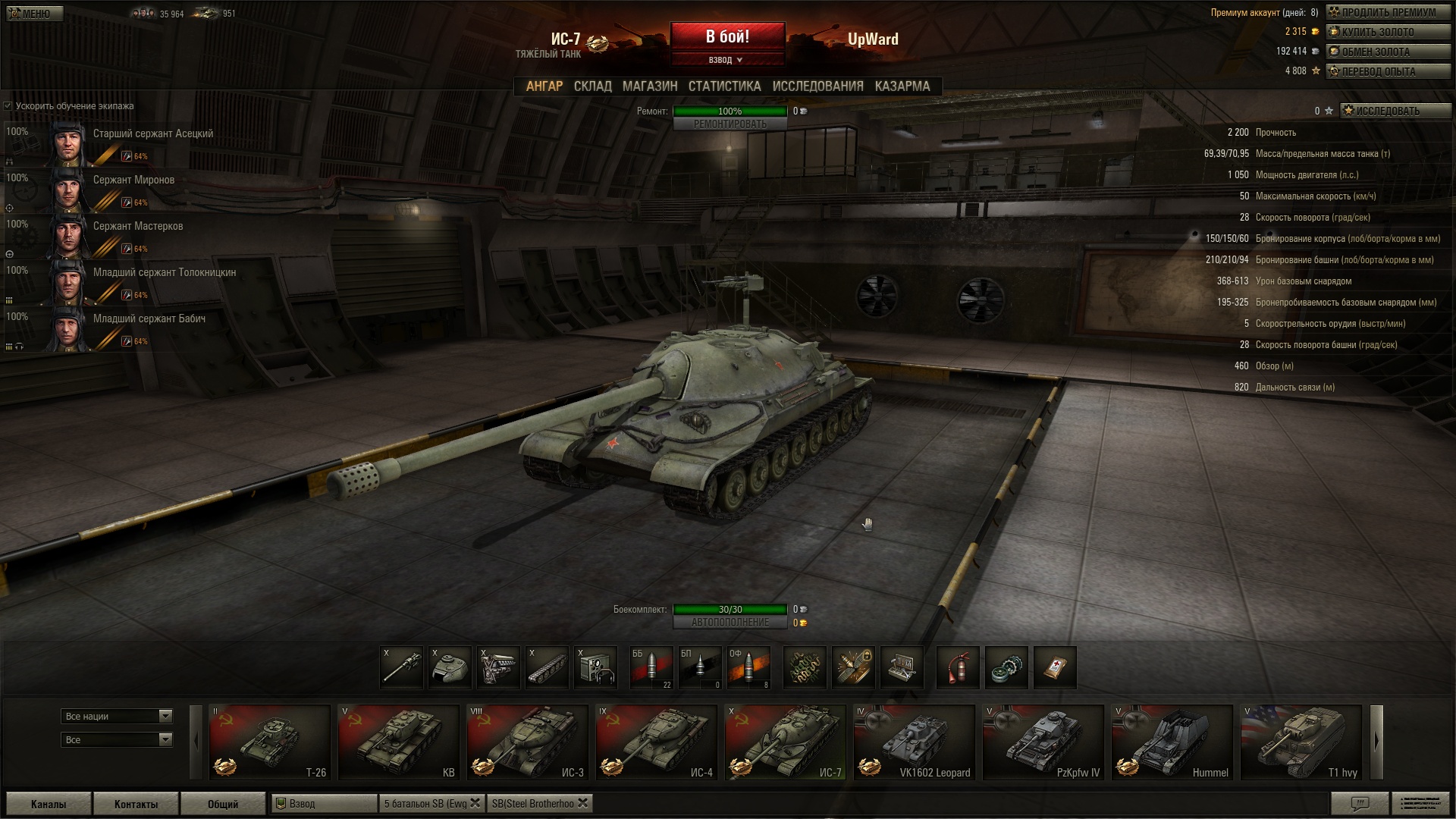Open the Все нации nation filter dropdown
This screenshot has height=819, width=1456.
pos(117,716)
